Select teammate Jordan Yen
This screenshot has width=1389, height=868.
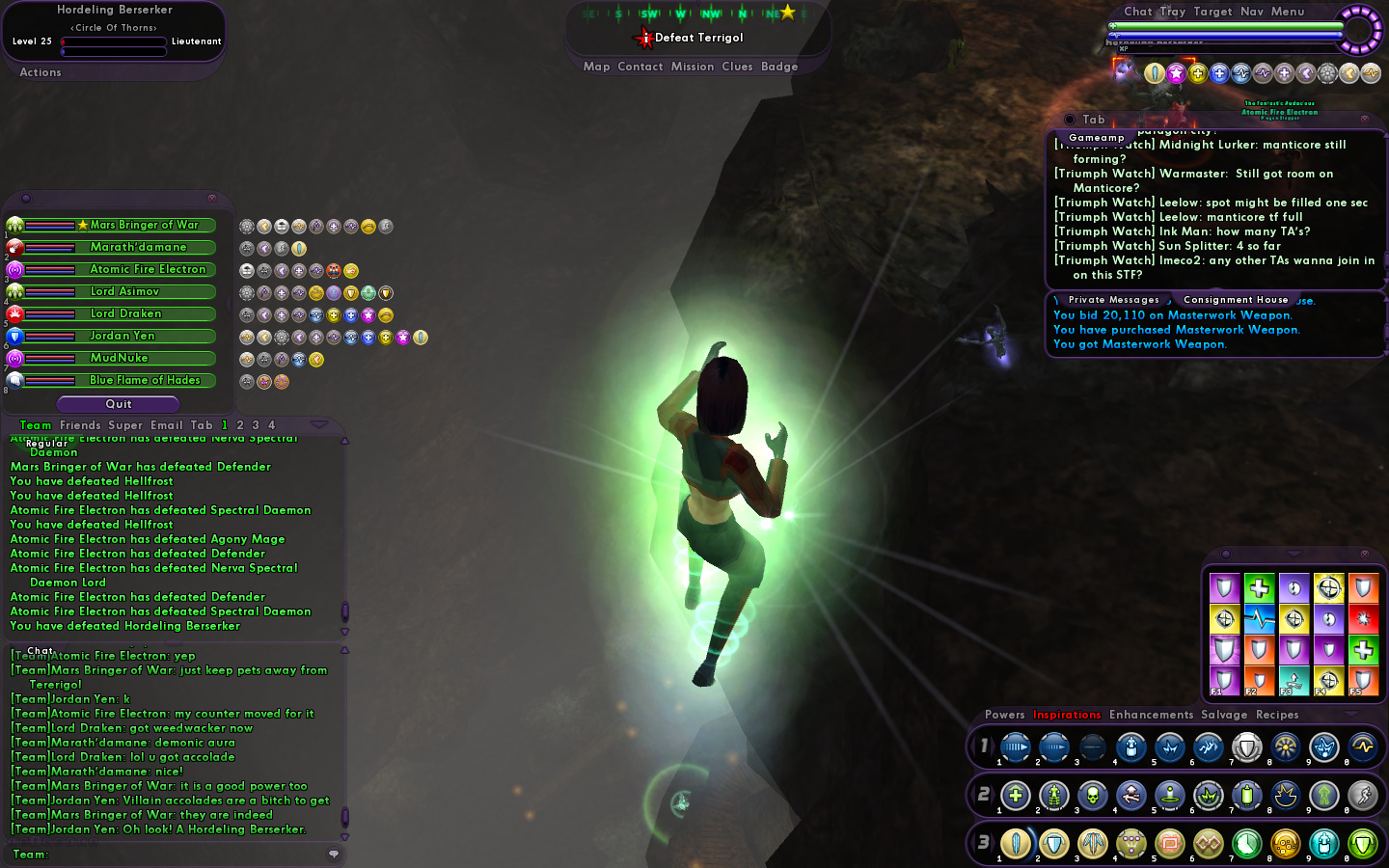coord(123,336)
